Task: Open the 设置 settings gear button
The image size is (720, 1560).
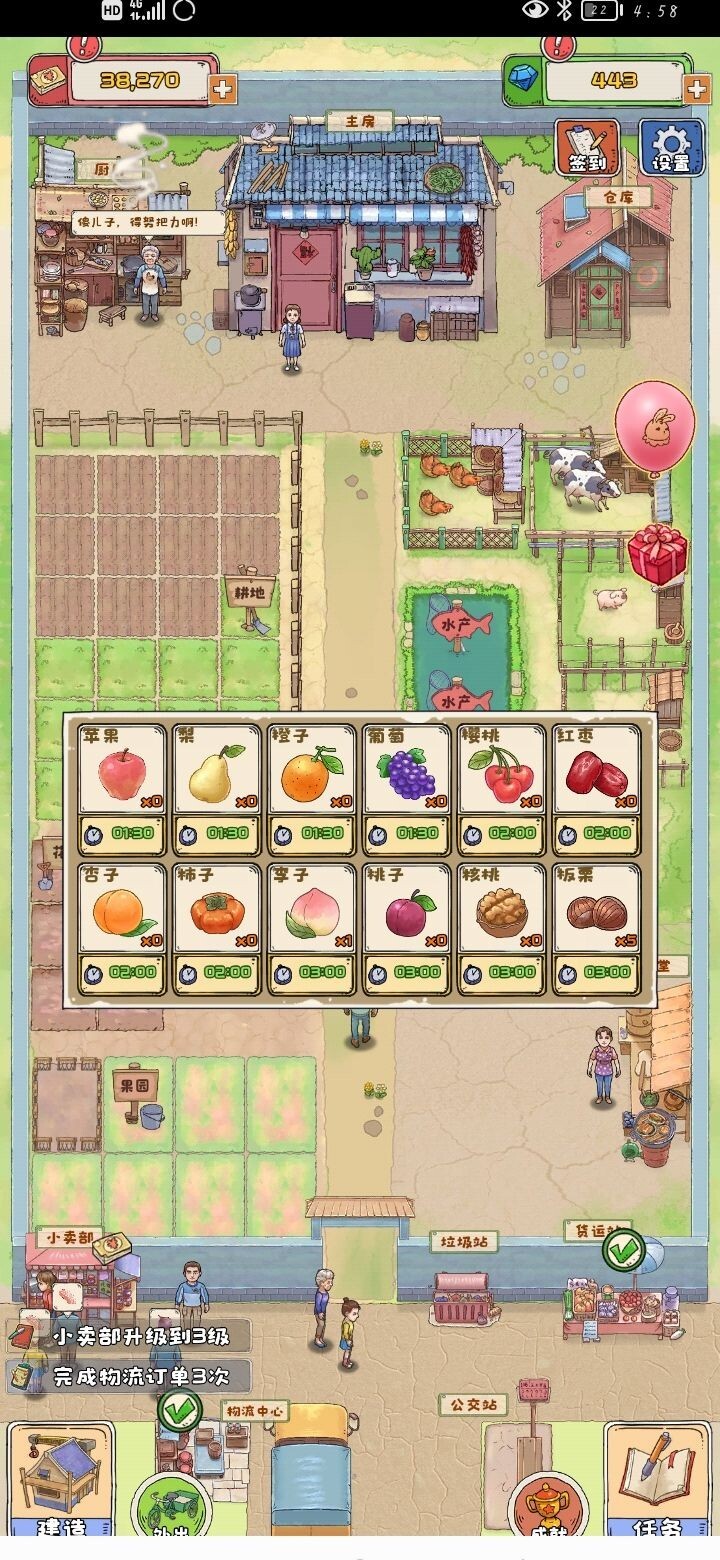Action: 671,148
